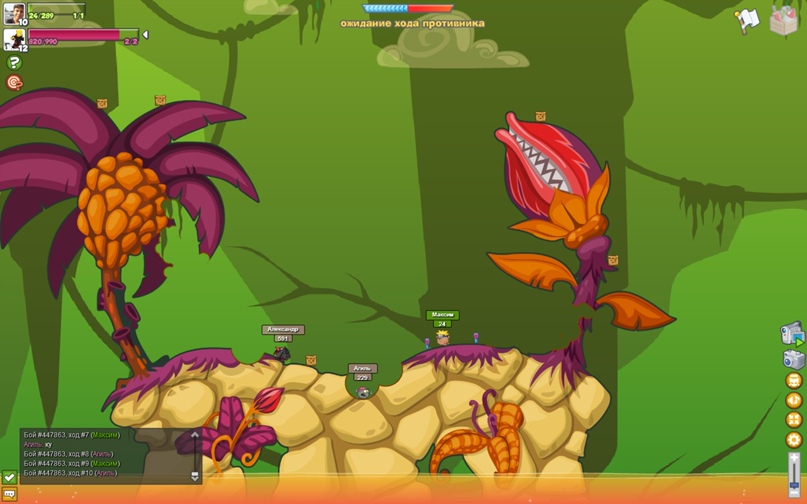Start video recording with camcorder icon
This screenshot has height=504, width=807.
point(792,333)
